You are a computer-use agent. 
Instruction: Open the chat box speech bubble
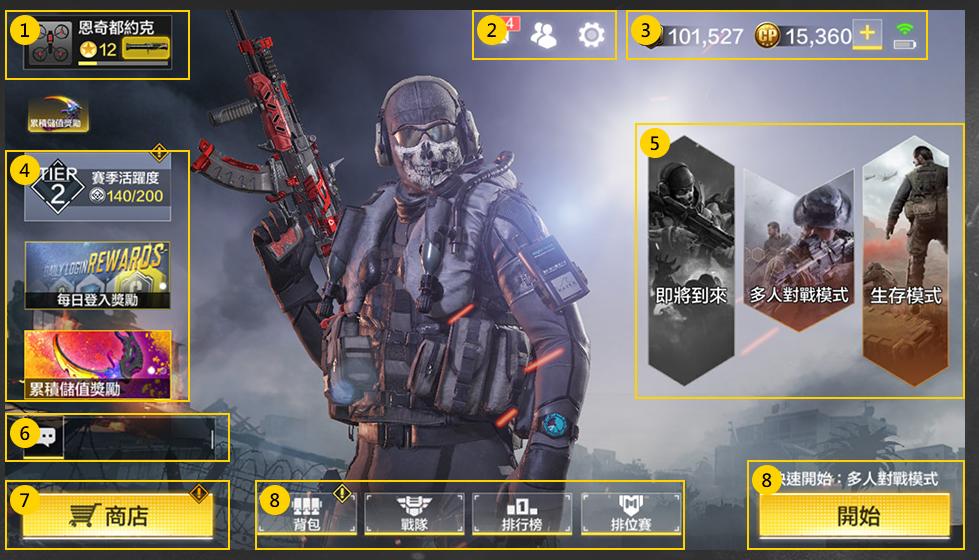point(44,438)
